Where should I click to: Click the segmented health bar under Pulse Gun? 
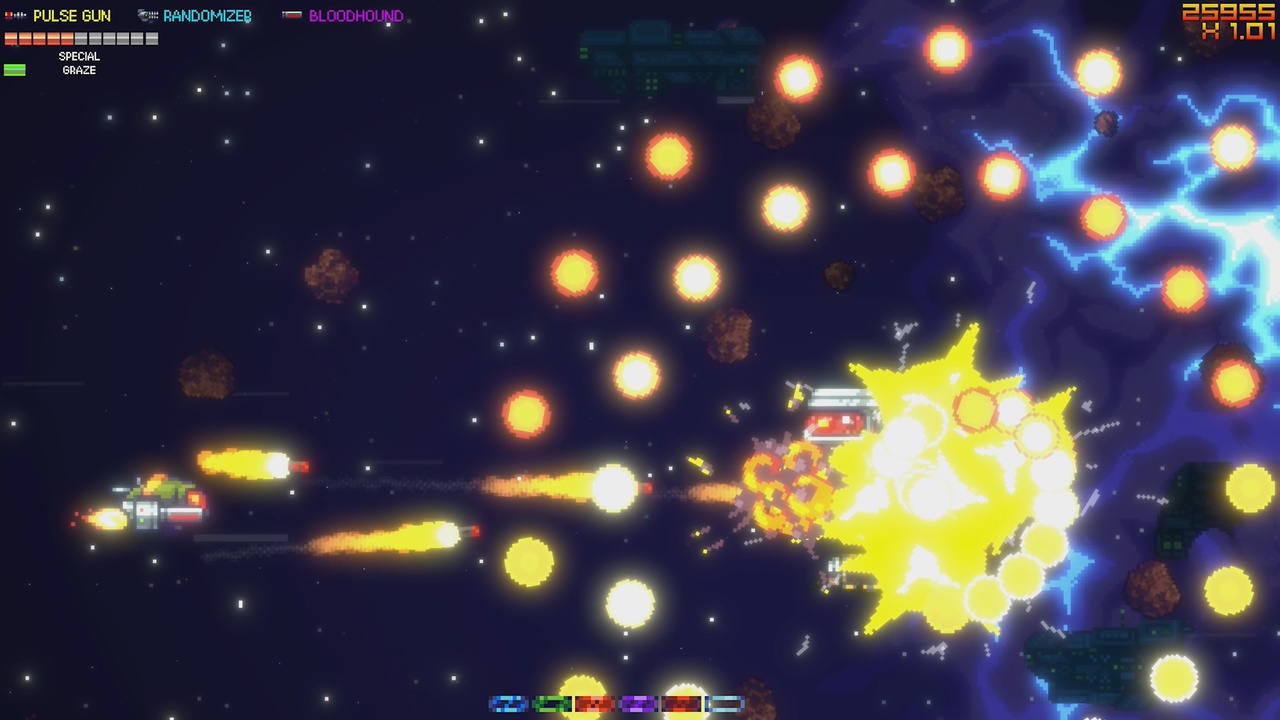click(x=80, y=38)
